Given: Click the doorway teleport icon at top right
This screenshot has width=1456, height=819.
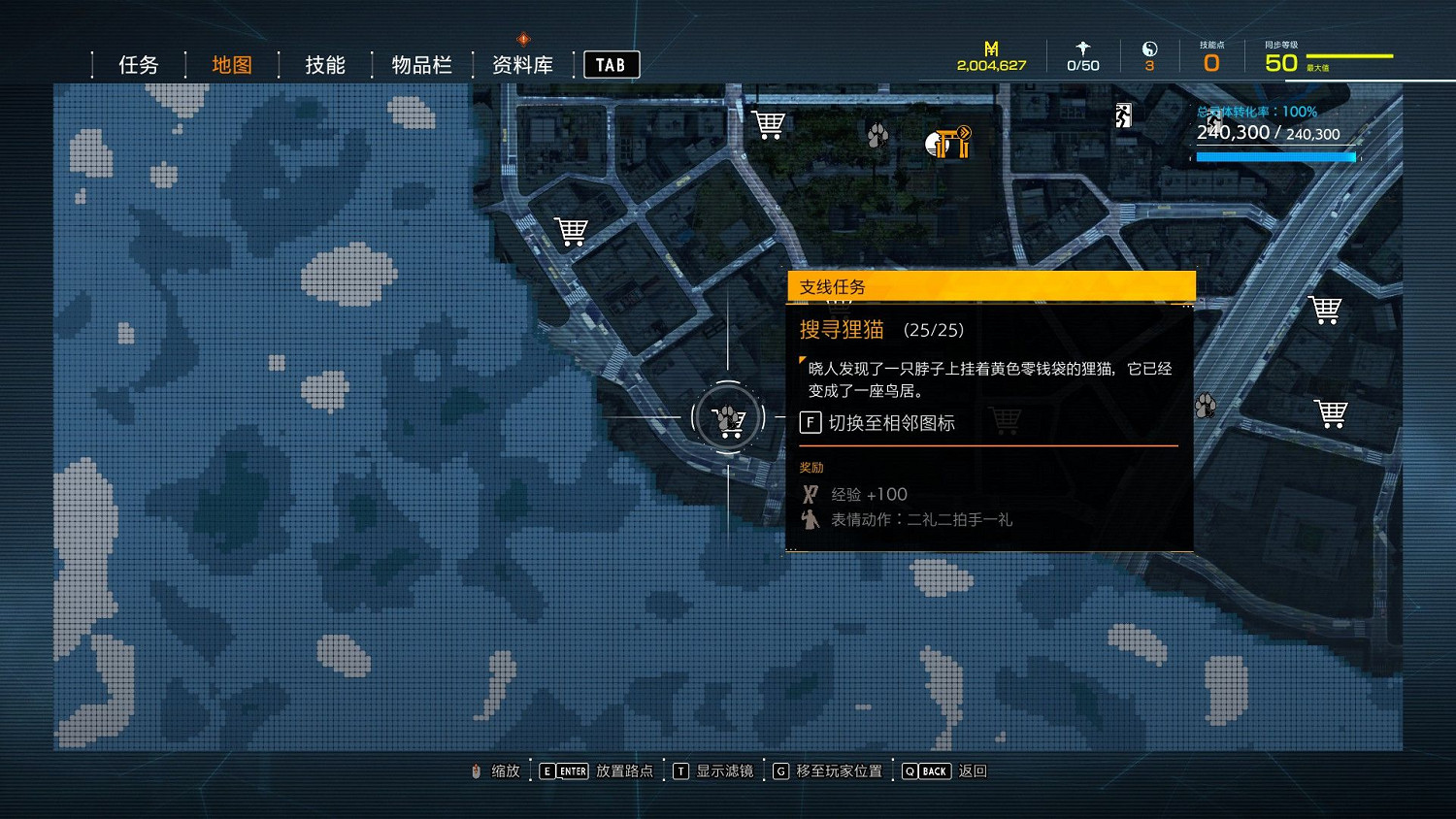Looking at the screenshot, I should [x=1122, y=115].
